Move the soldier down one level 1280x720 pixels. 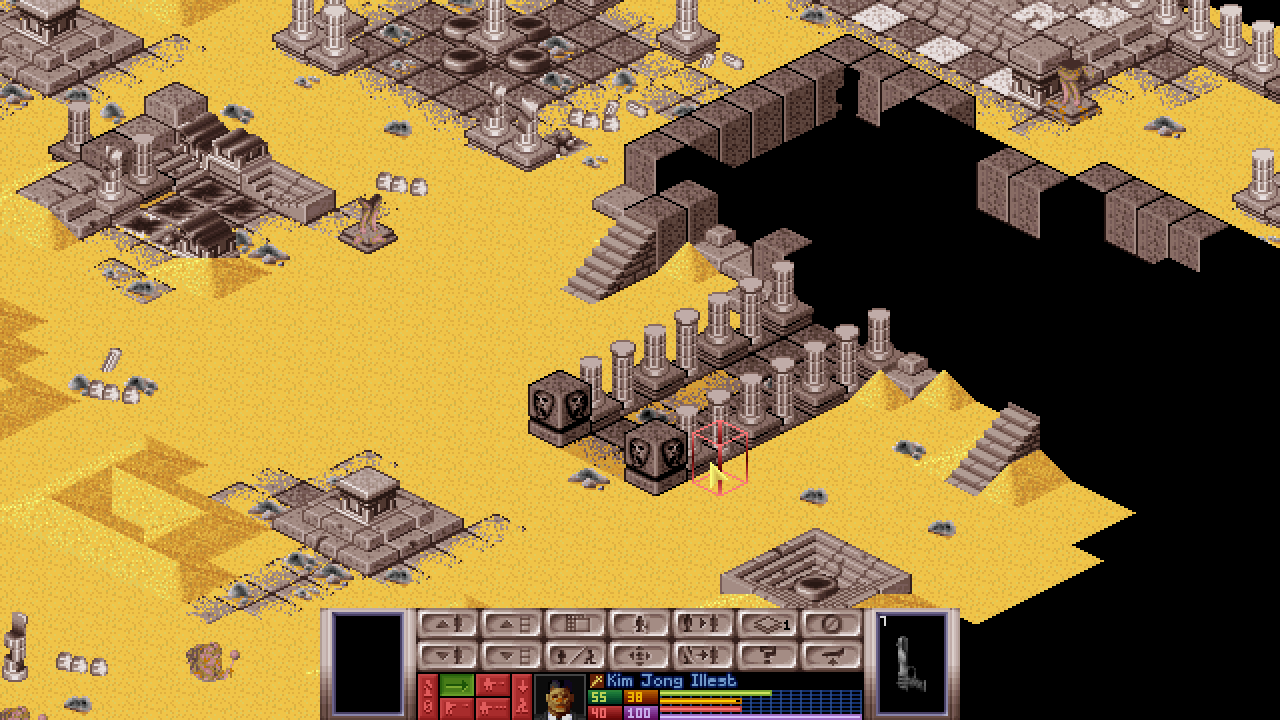coord(448,656)
